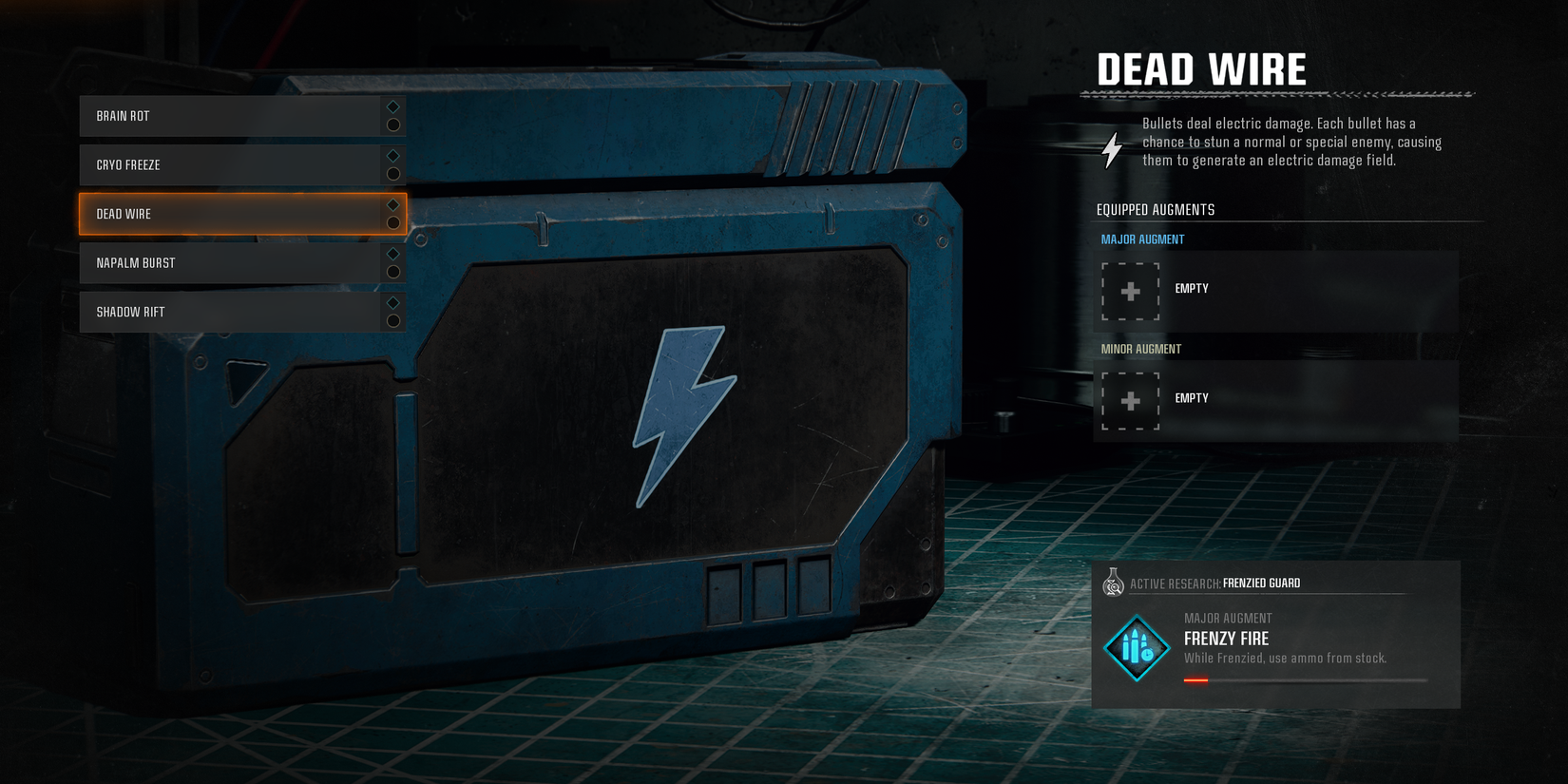The image size is (1568, 784).
Task: Click the circle marker on the Cryo Freeze row
Action: pyautogui.click(x=392, y=173)
